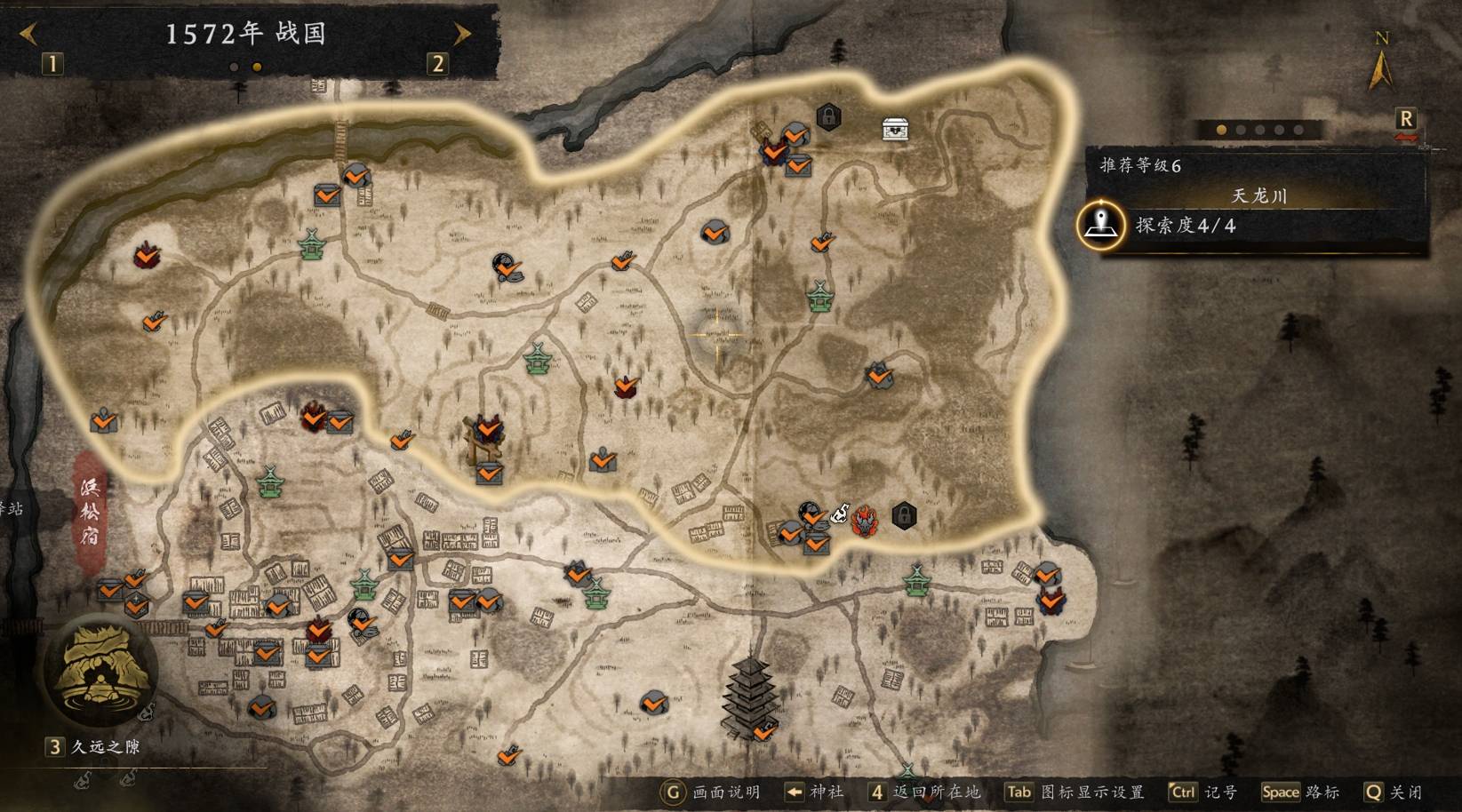Select the white treasure chest map marker

895,129
